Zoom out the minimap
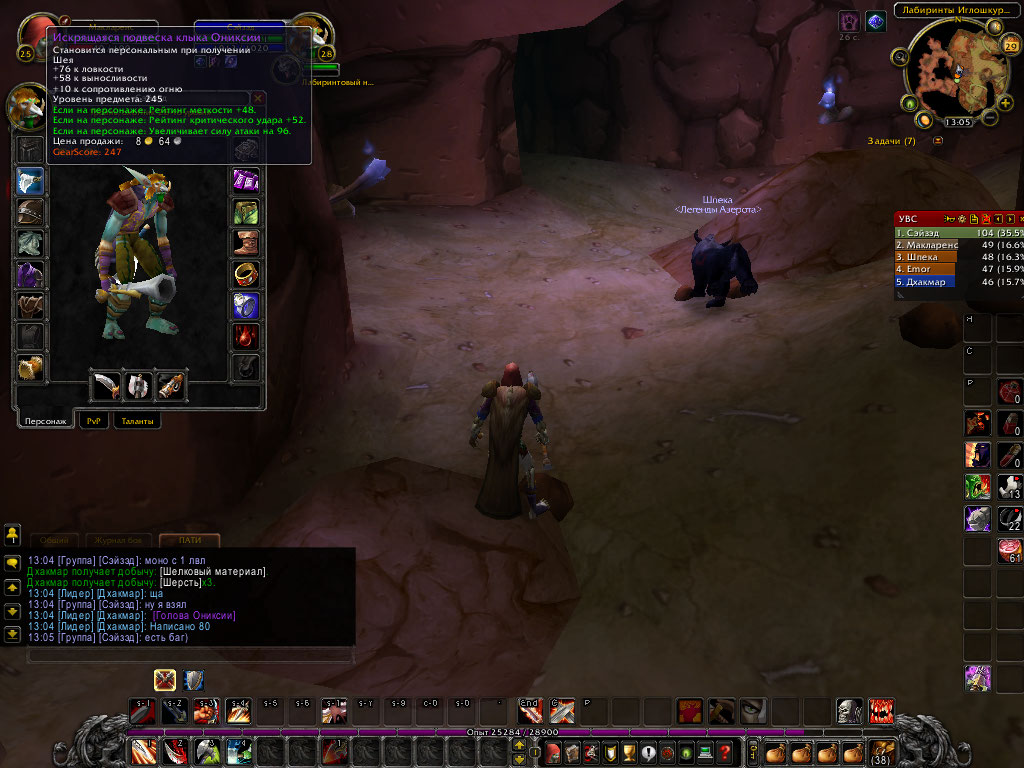Screen dimensions: 1024x768 click(x=990, y=118)
